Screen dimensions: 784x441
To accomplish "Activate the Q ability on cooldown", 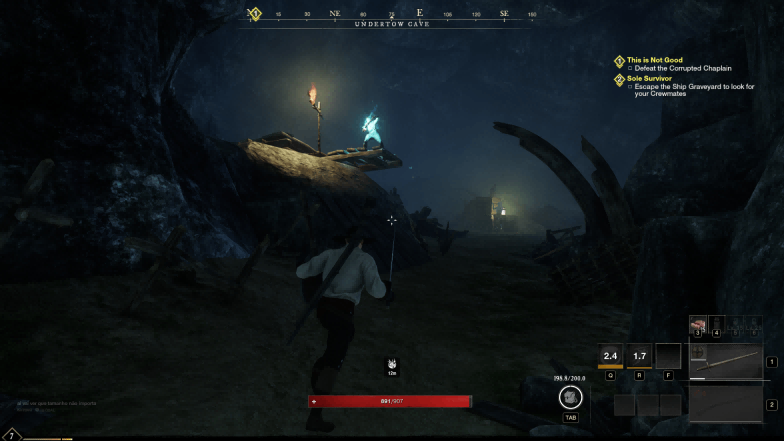I will point(610,355).
